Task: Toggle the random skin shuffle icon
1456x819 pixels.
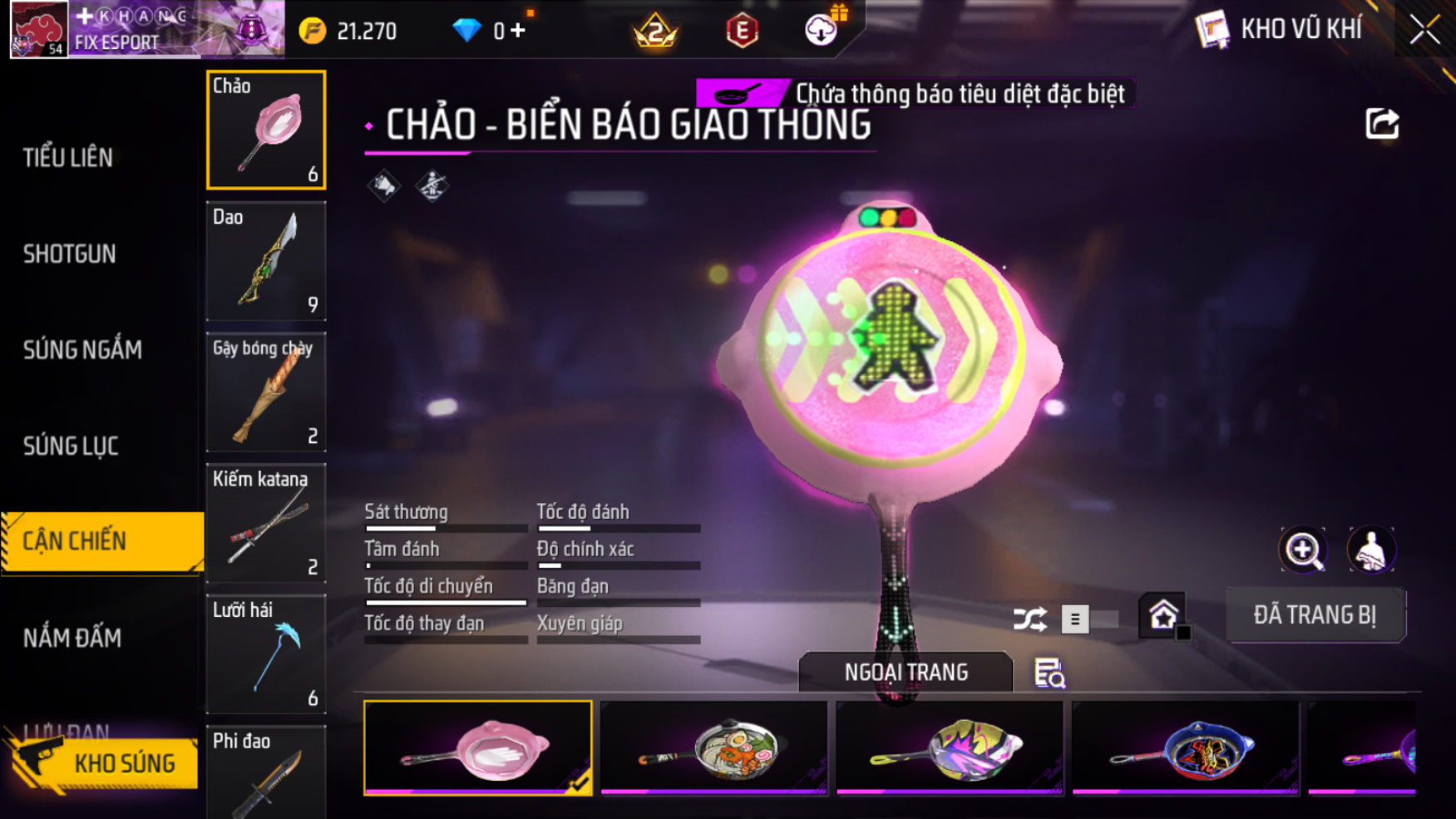Action: pos(1029,619)
